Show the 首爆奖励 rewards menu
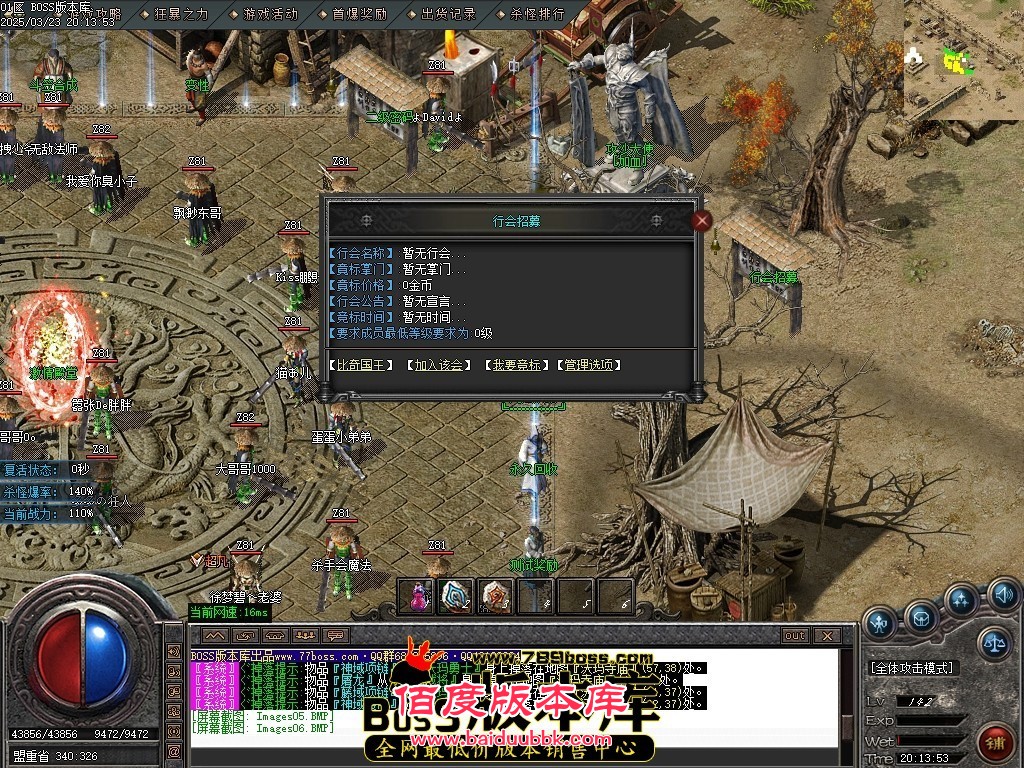Viewport: 1024px width, 768px height. 359,15
